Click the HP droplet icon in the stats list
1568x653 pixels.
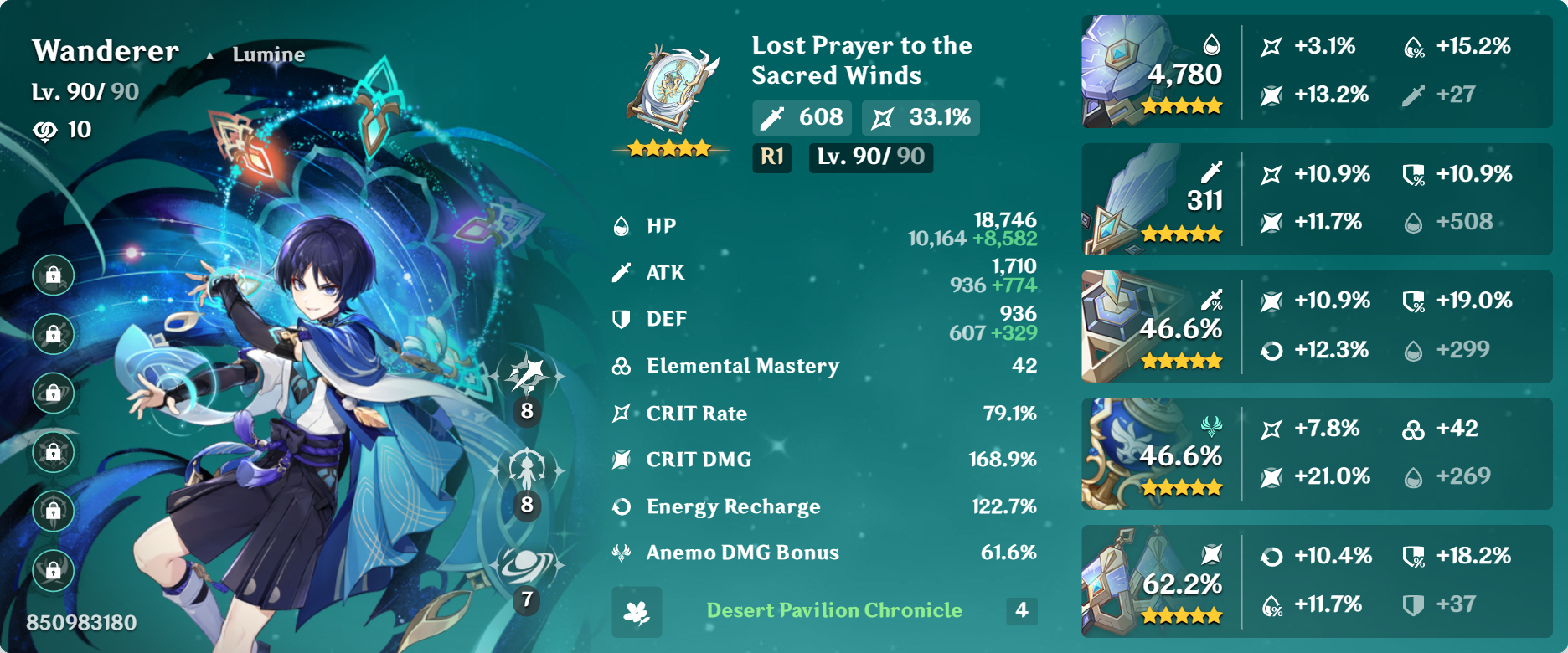coord(621,224)
